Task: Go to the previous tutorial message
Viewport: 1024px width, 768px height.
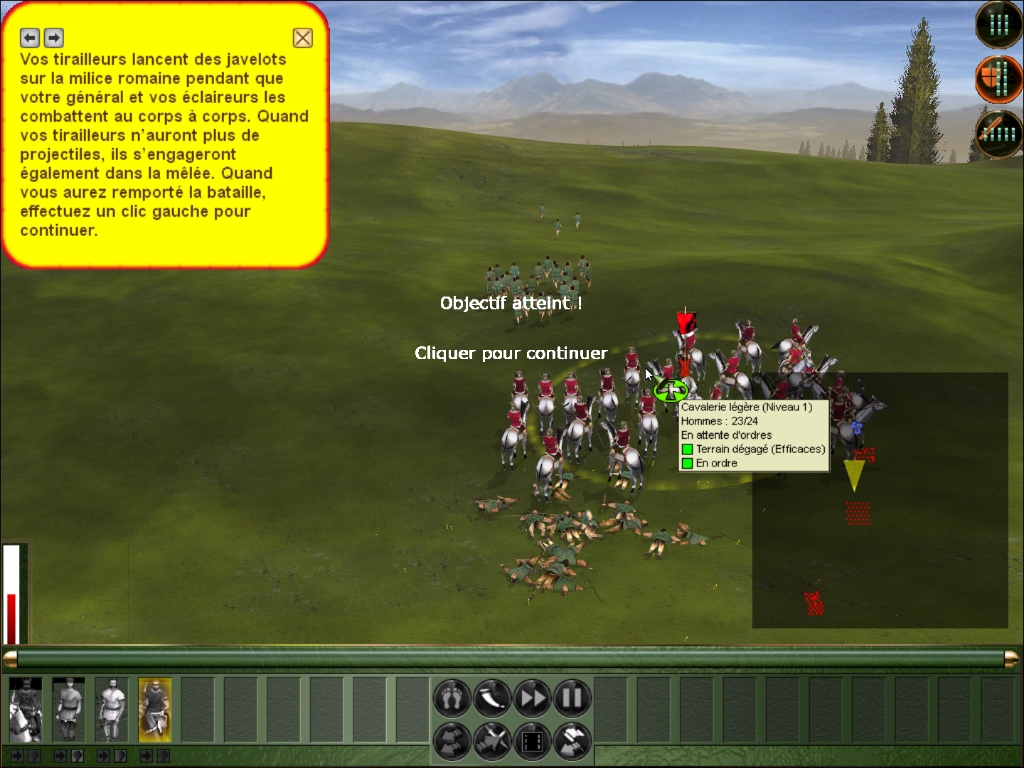Action: pos(30,37)
